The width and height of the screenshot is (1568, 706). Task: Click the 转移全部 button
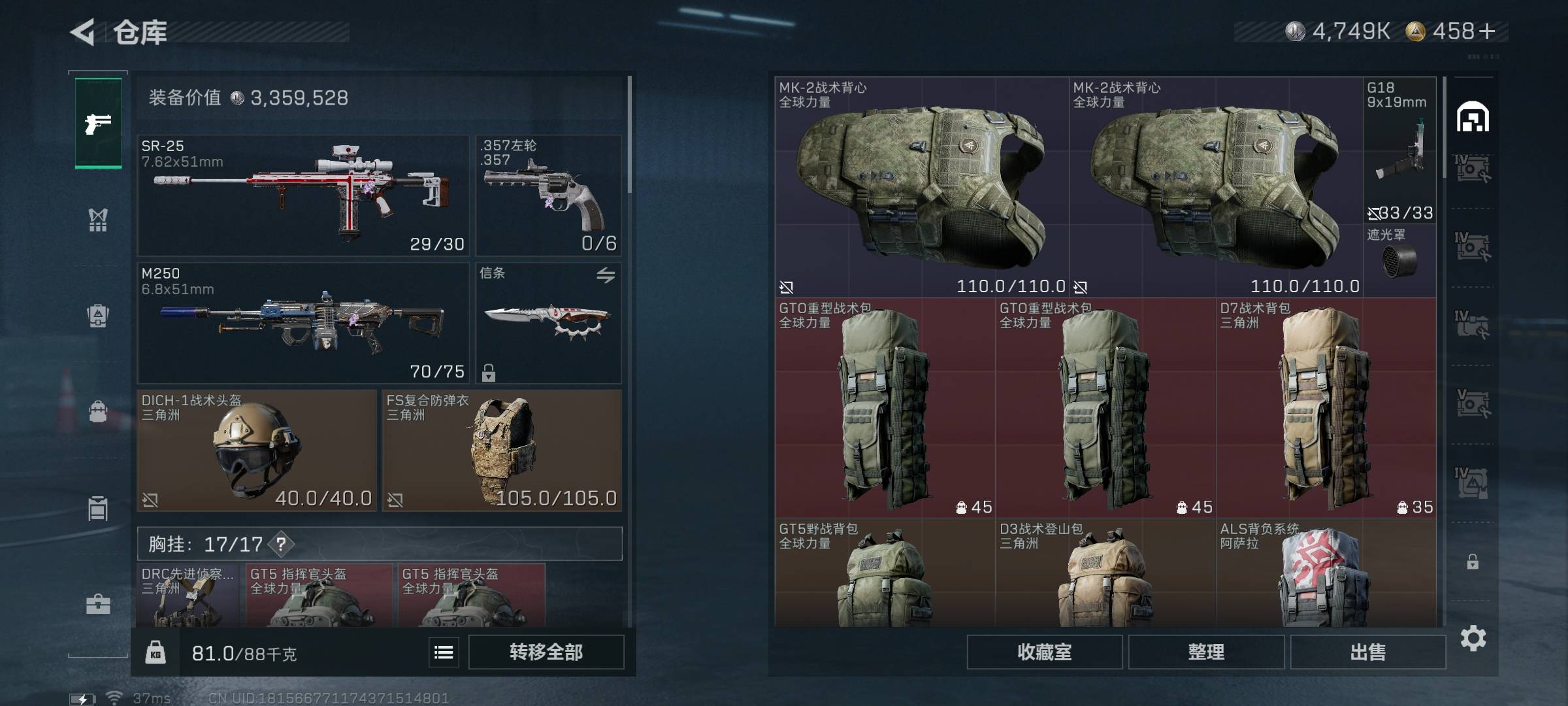coord(546,652)
